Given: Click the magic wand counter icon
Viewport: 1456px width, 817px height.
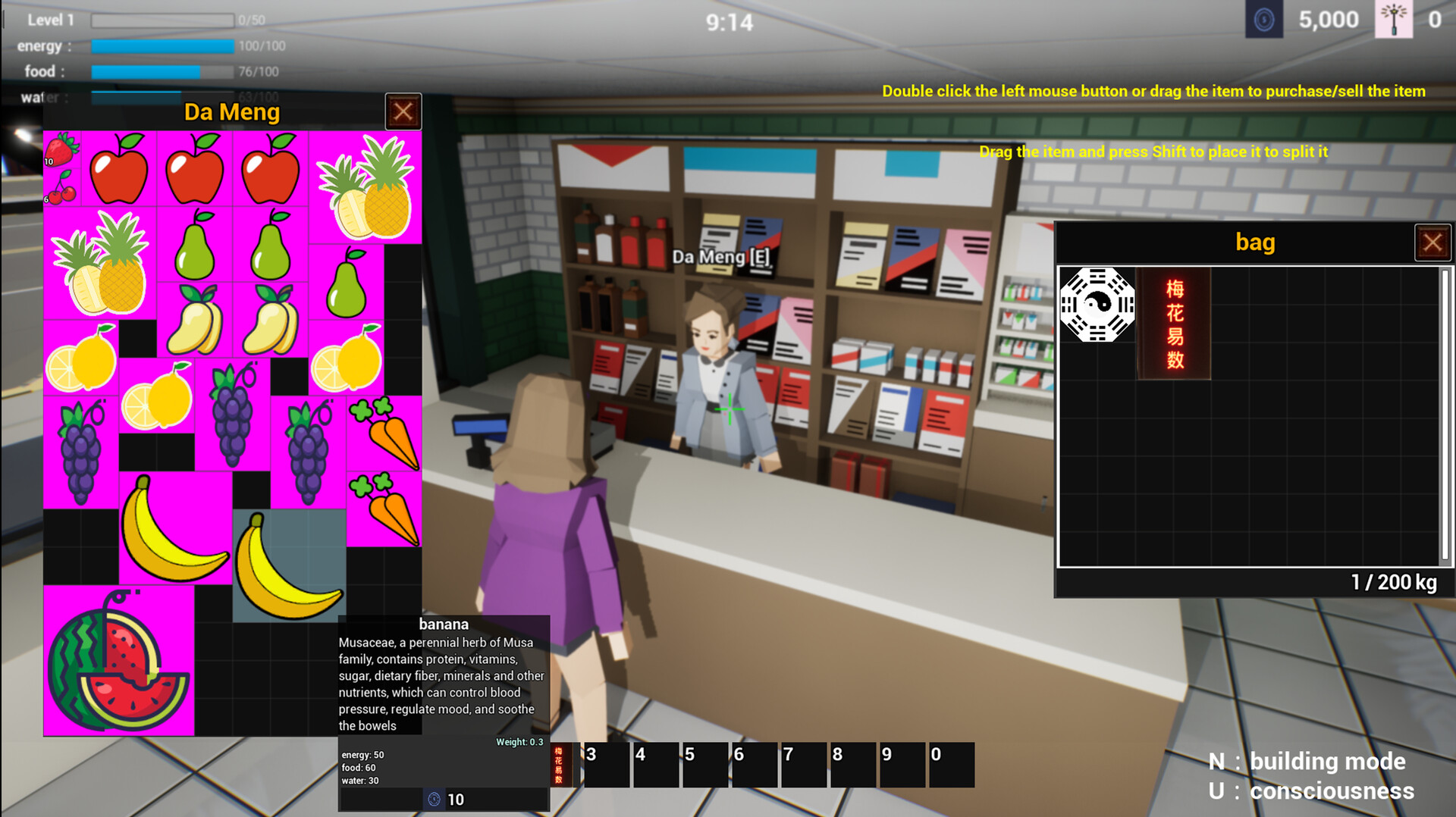Looking at the screenshot, I should 1395,19.
